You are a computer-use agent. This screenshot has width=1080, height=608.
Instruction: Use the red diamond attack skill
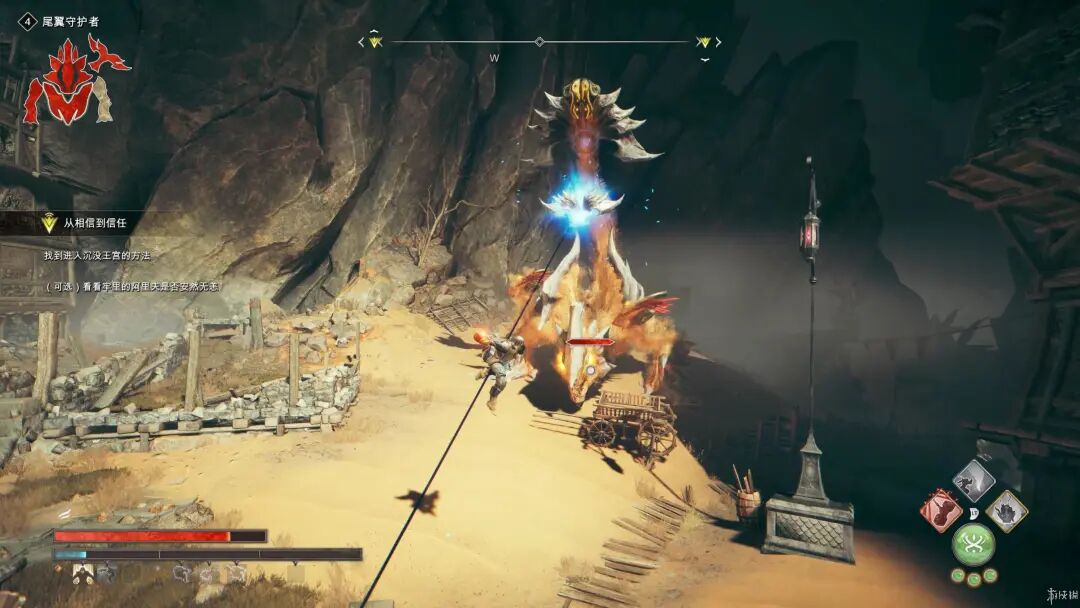pos(941,510)
